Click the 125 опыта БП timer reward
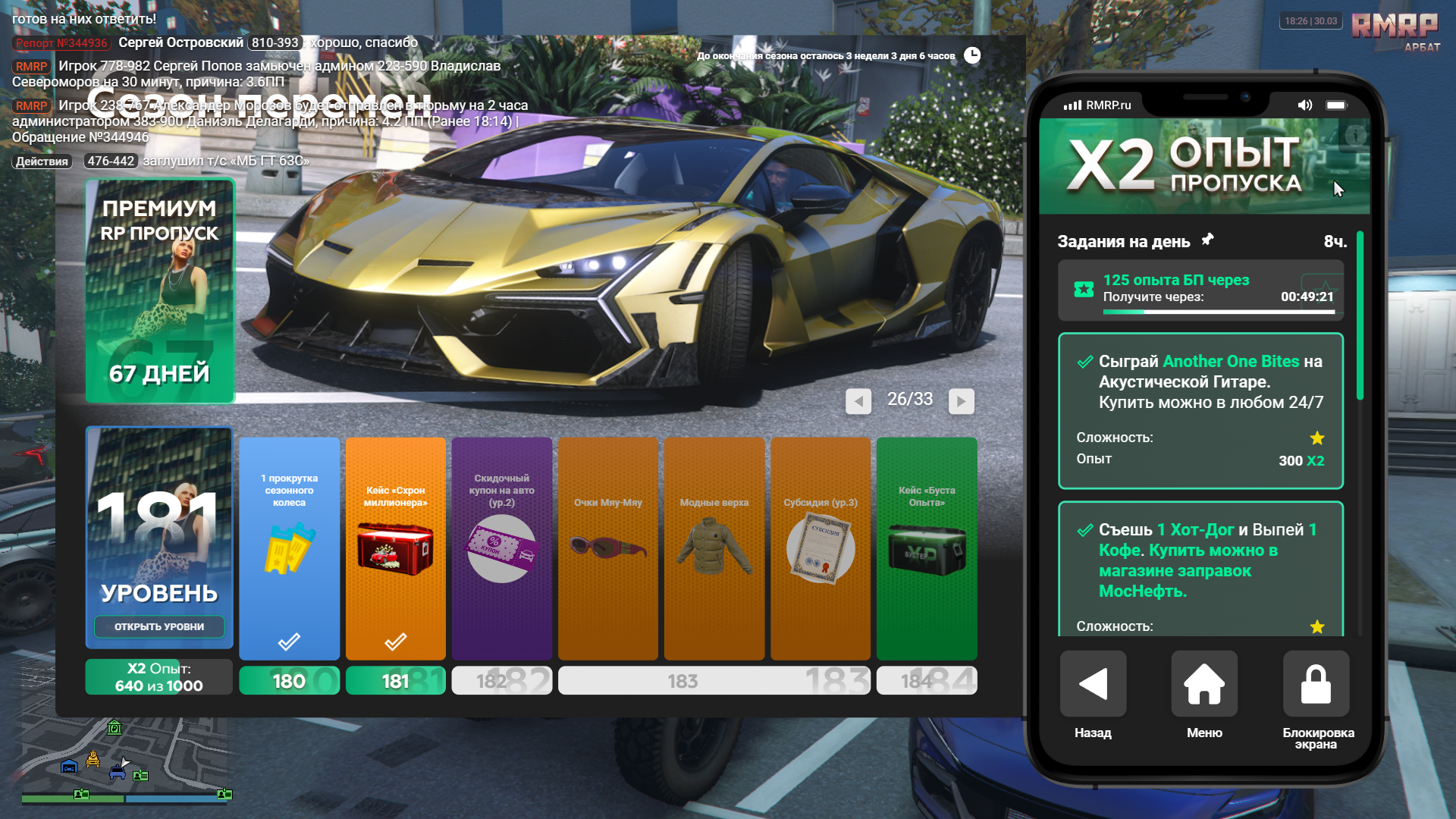Image resolution: width=1456 pixels, height=819 pixels. point(1200,290)
